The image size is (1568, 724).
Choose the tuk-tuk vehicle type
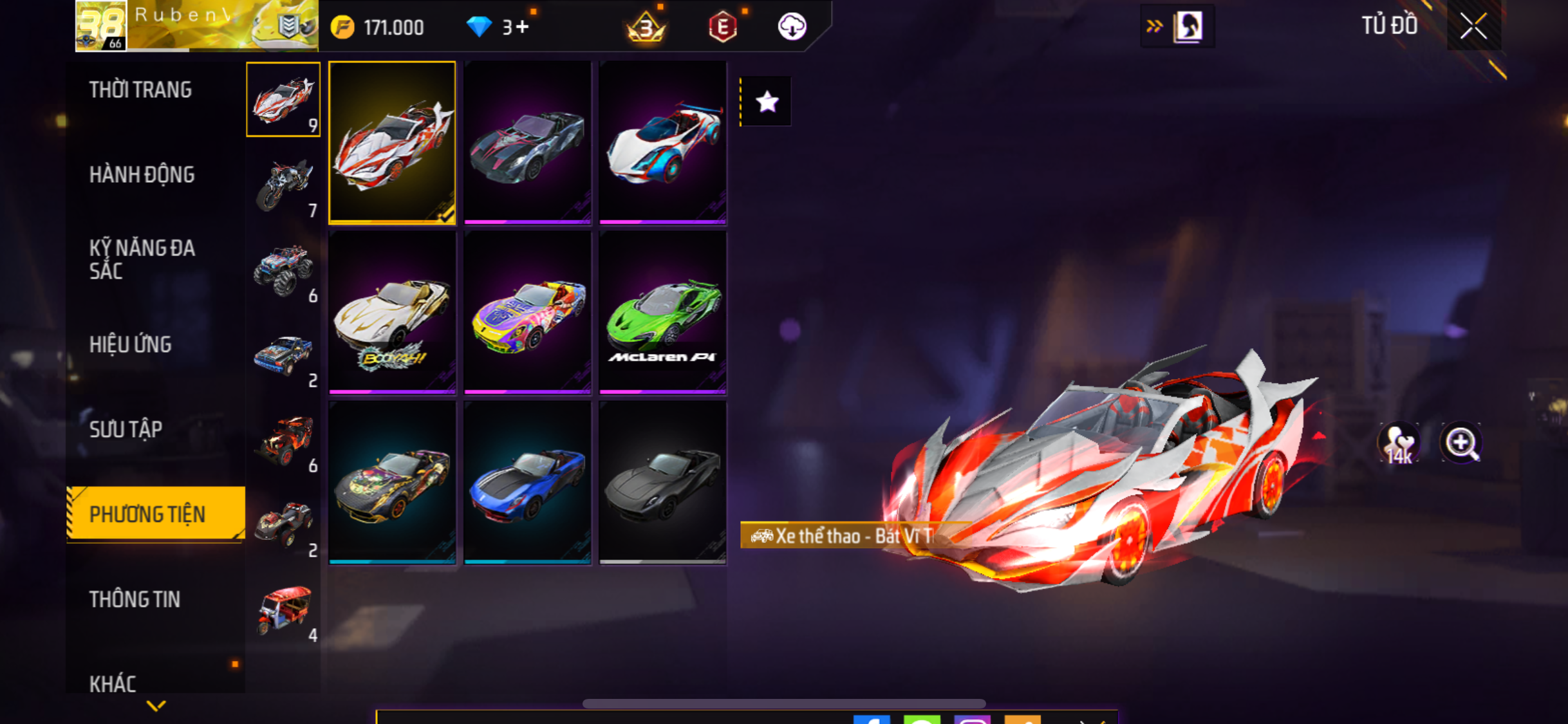coord(284,610)
